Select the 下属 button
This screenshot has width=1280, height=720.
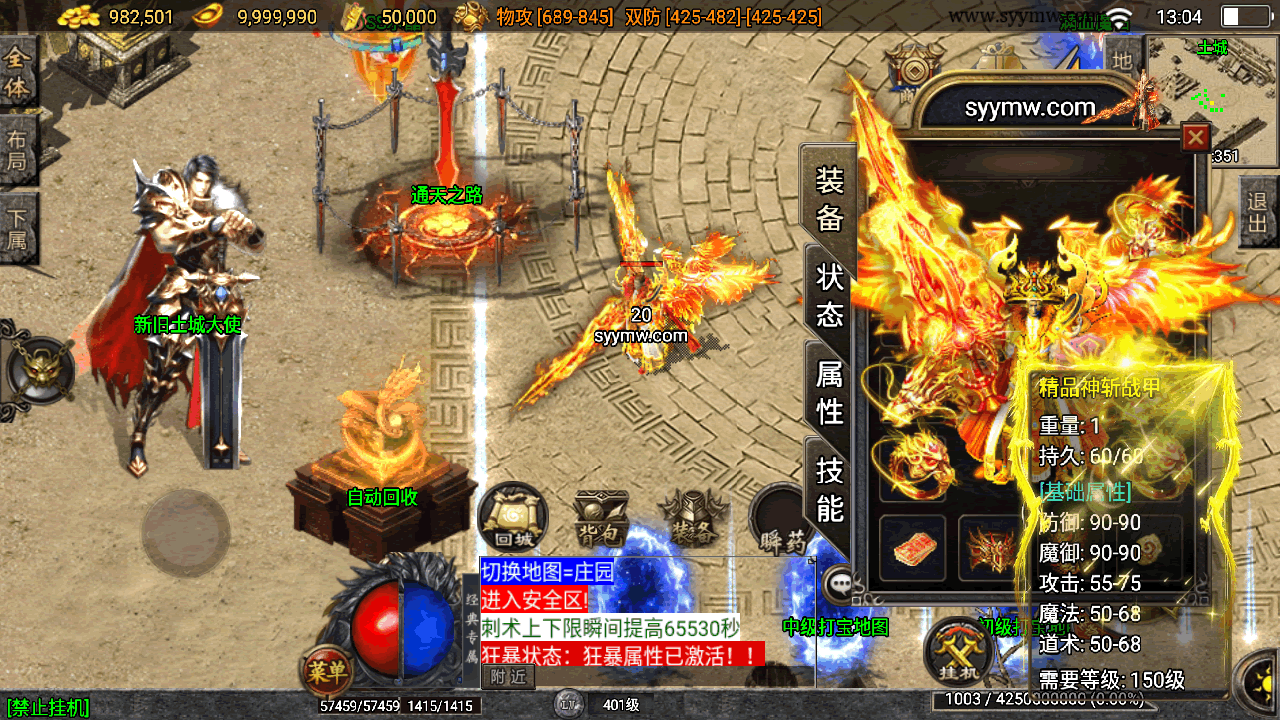[17, 228]
